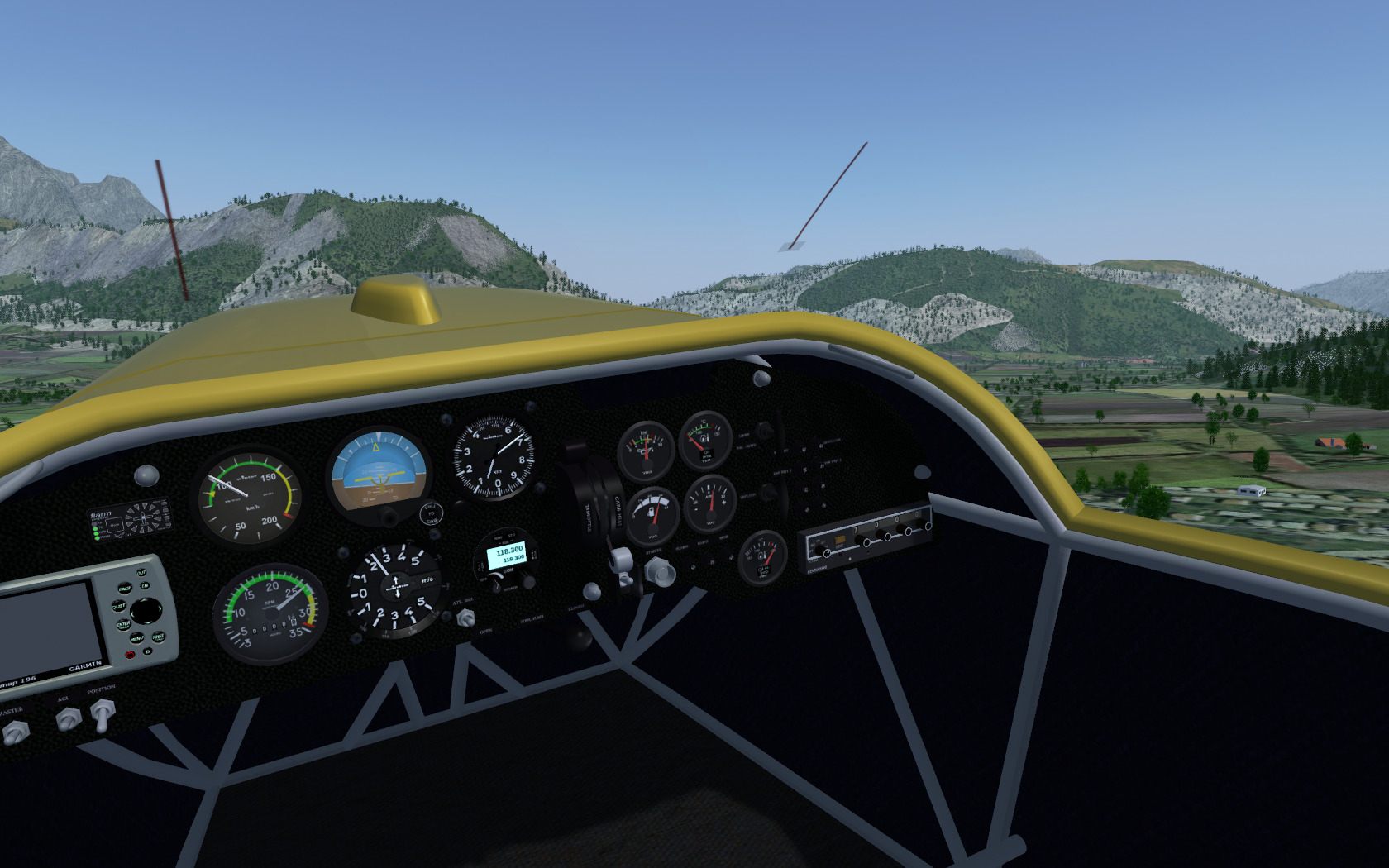Click the attitude indicator cage knob
Viewport: 1389px width, 868px height.
[x=431, y=514]
